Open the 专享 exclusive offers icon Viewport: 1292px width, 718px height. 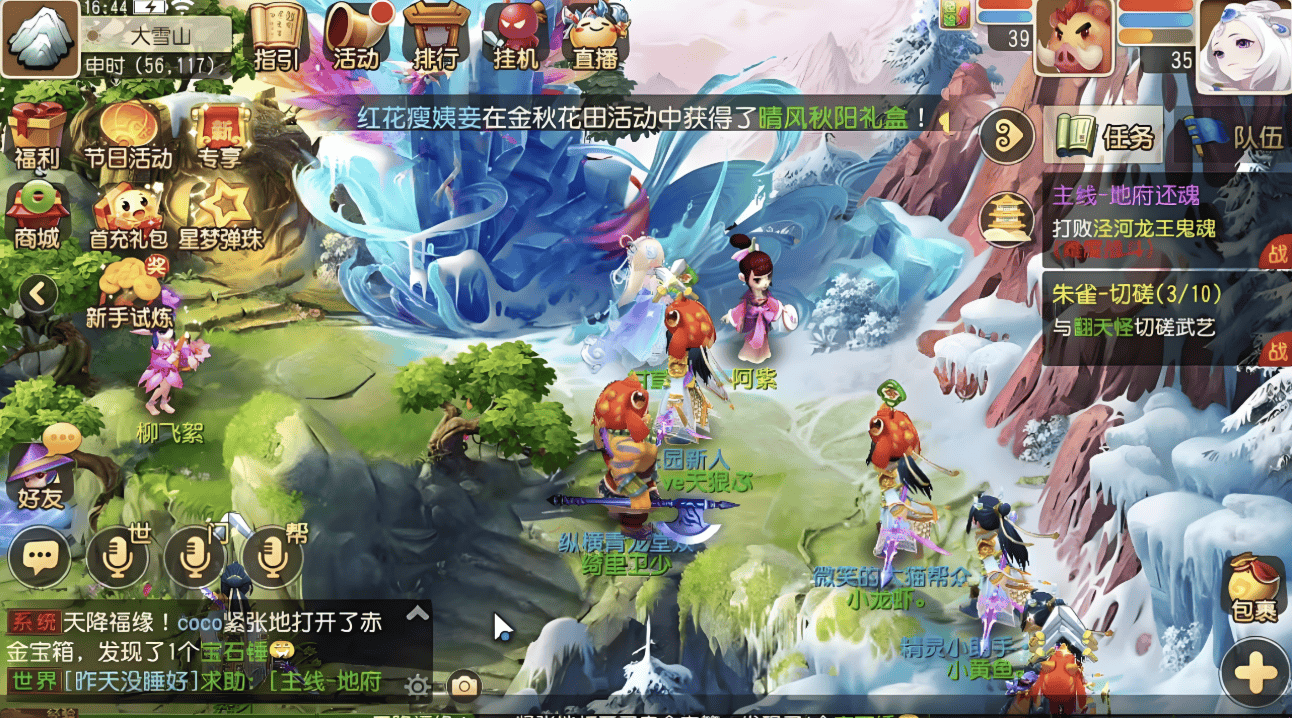point(219,135)
